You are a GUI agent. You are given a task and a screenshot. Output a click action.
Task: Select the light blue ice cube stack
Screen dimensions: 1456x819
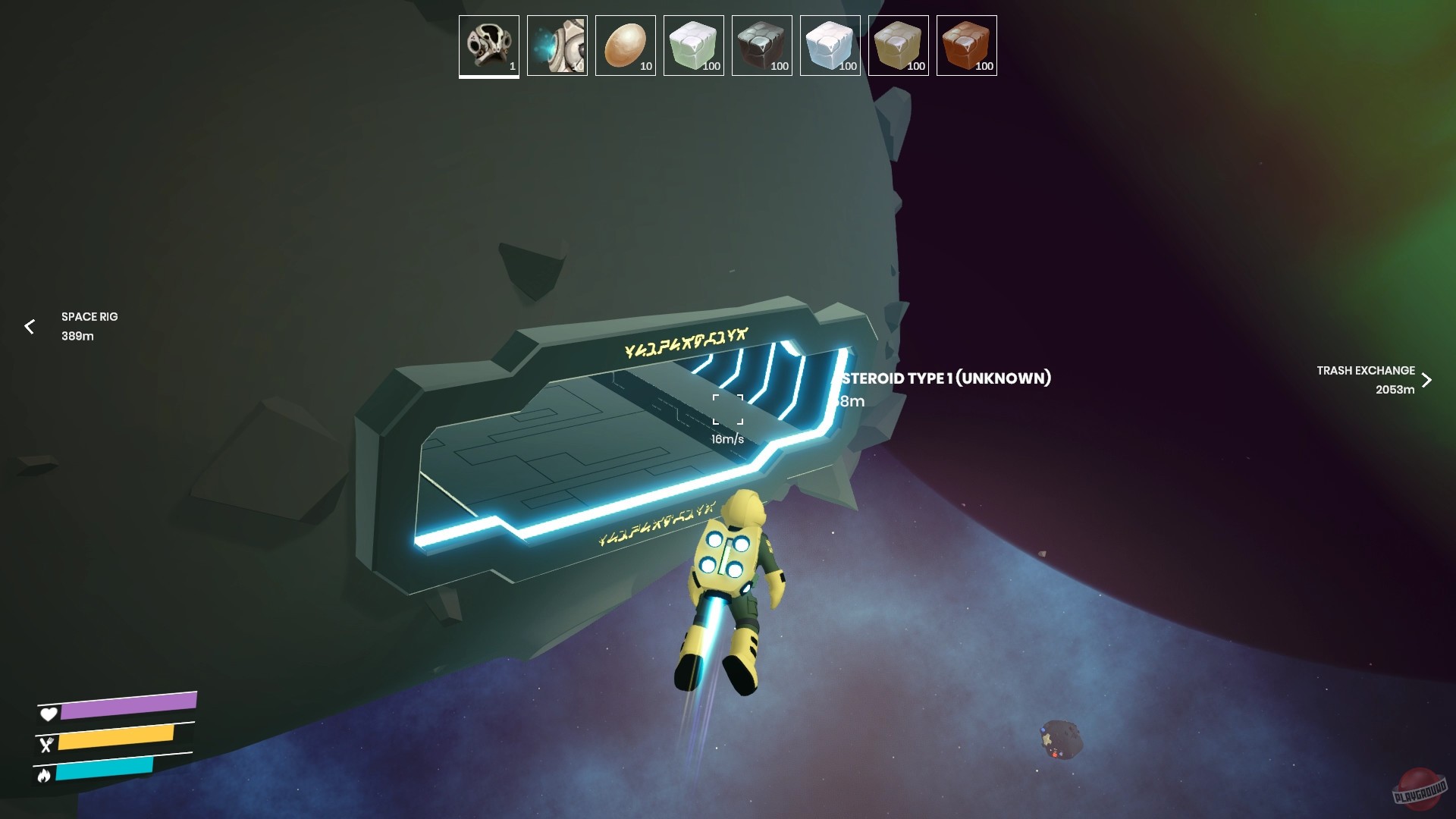click(x=829, y=45)
